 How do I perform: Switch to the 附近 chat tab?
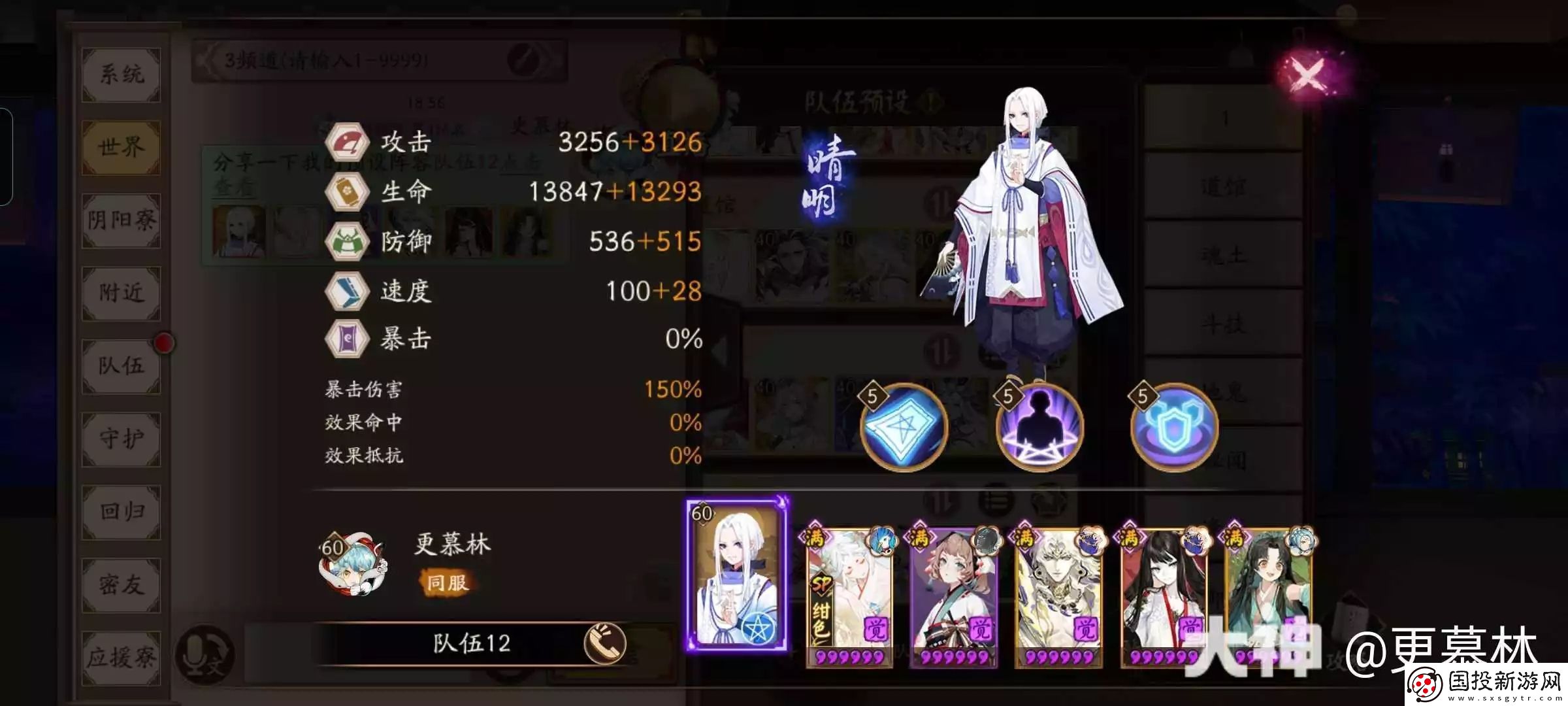click(x=121, y=294)
